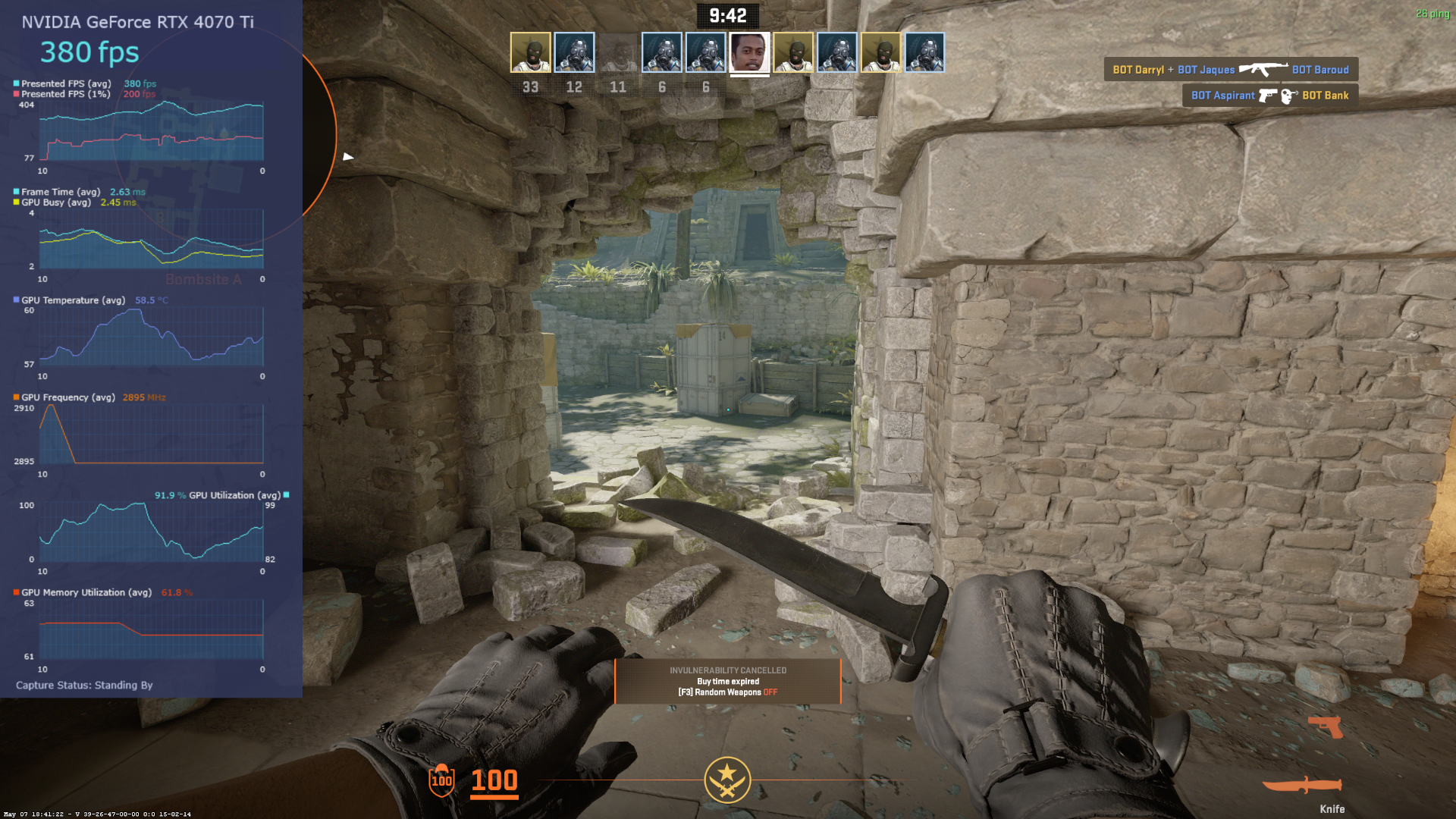Click the GPU Memory Utilization graph
1456x819 pixels.
tap(152, 629)
